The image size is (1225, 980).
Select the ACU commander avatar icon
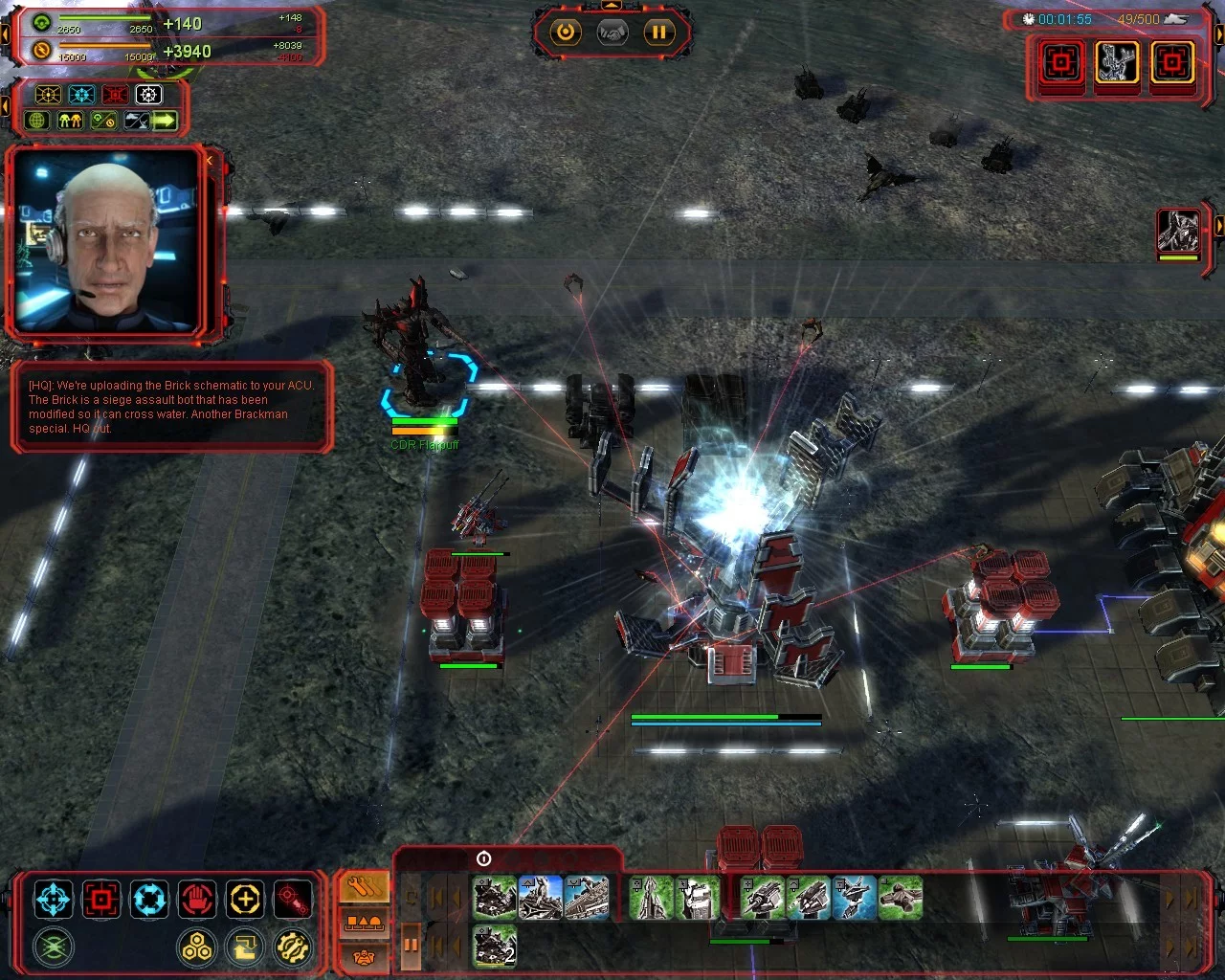[1178, 231]
